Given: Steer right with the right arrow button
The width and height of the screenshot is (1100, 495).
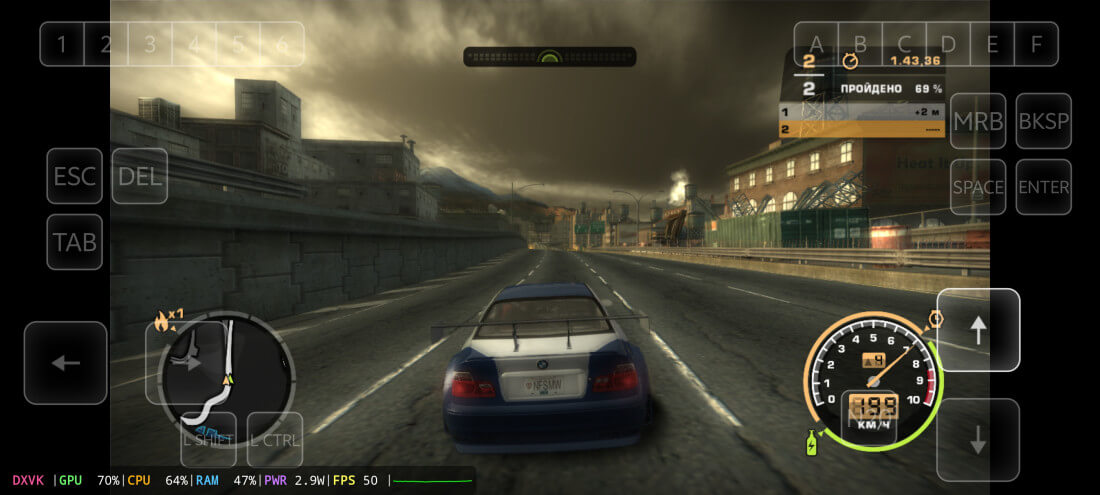Looking at the screenshot, I should [186, 362].
